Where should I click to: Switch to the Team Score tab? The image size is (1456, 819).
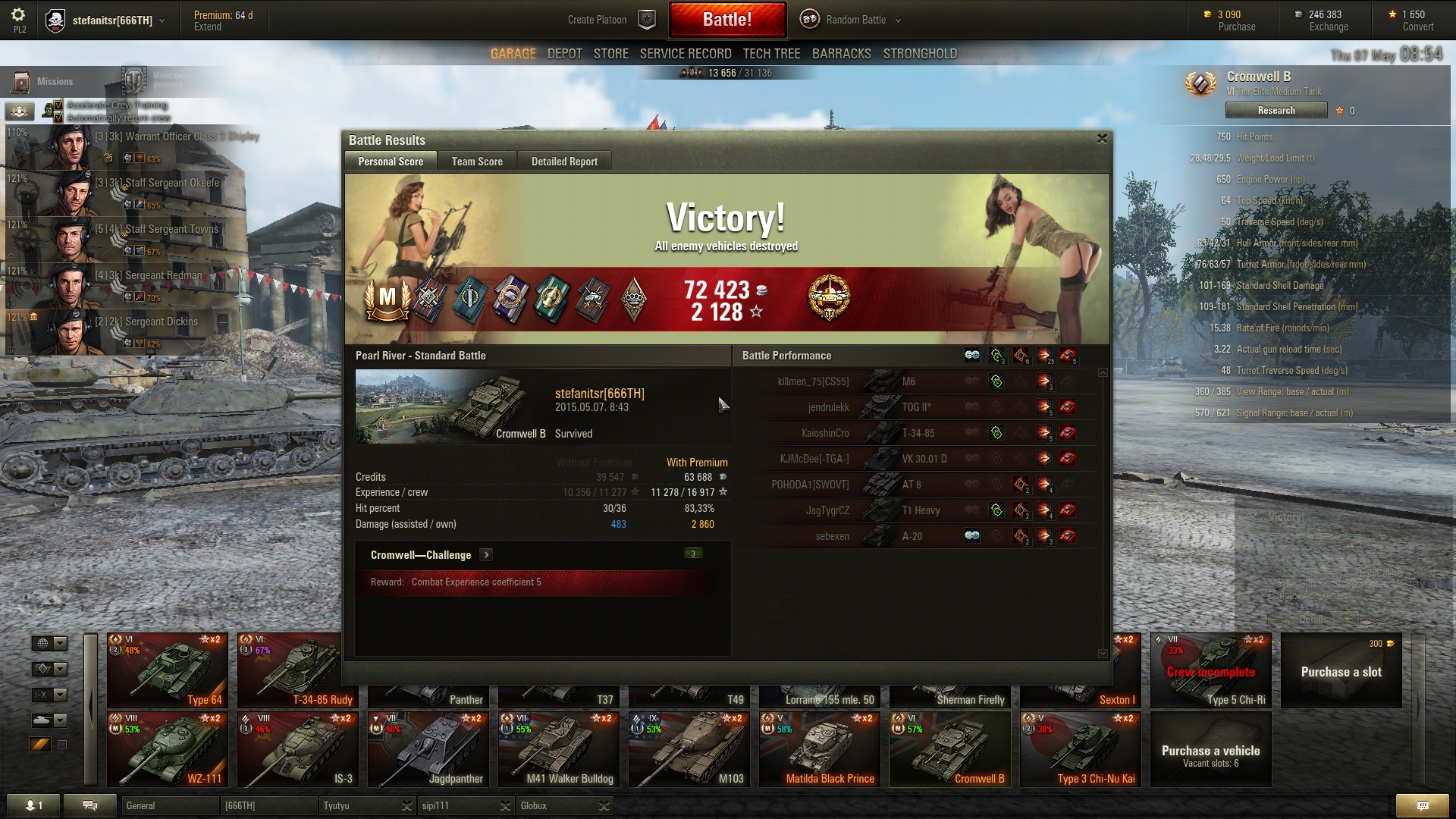[477, 162]
